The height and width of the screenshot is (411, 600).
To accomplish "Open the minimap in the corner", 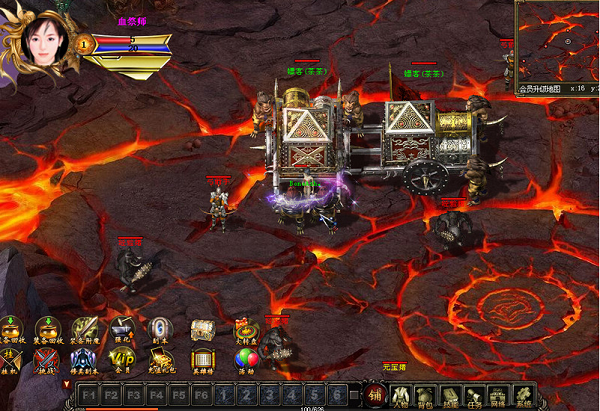I will (x=558, y=38).
